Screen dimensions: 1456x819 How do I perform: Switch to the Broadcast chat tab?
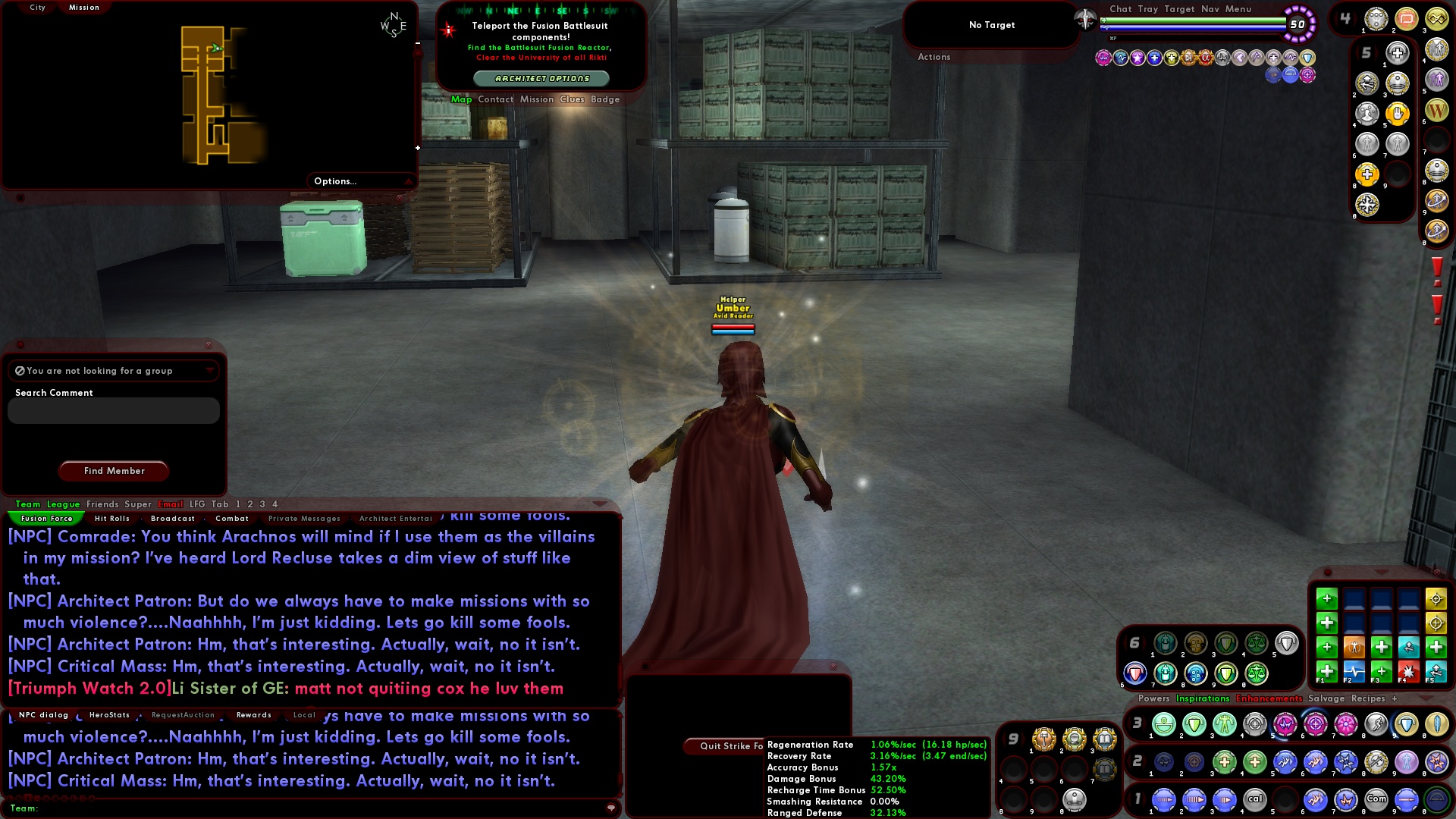173,519
